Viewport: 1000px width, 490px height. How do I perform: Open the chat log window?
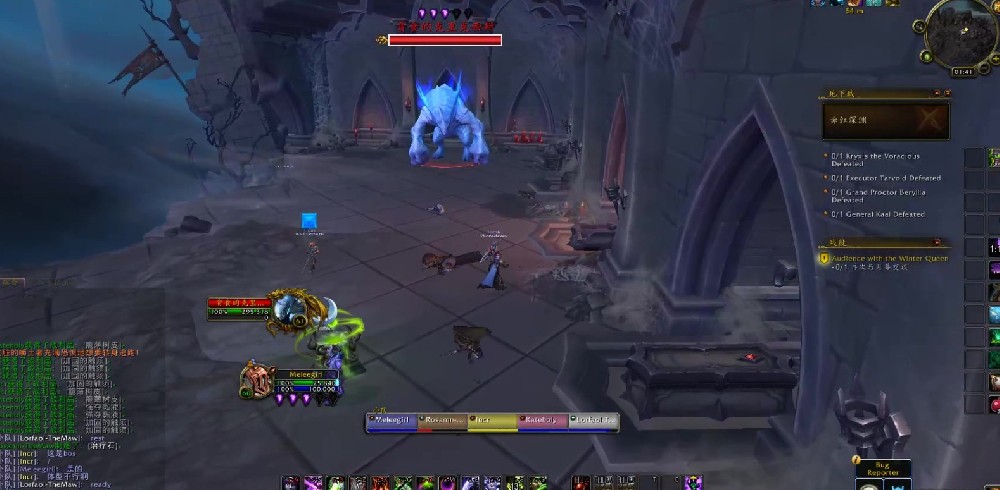70,400
